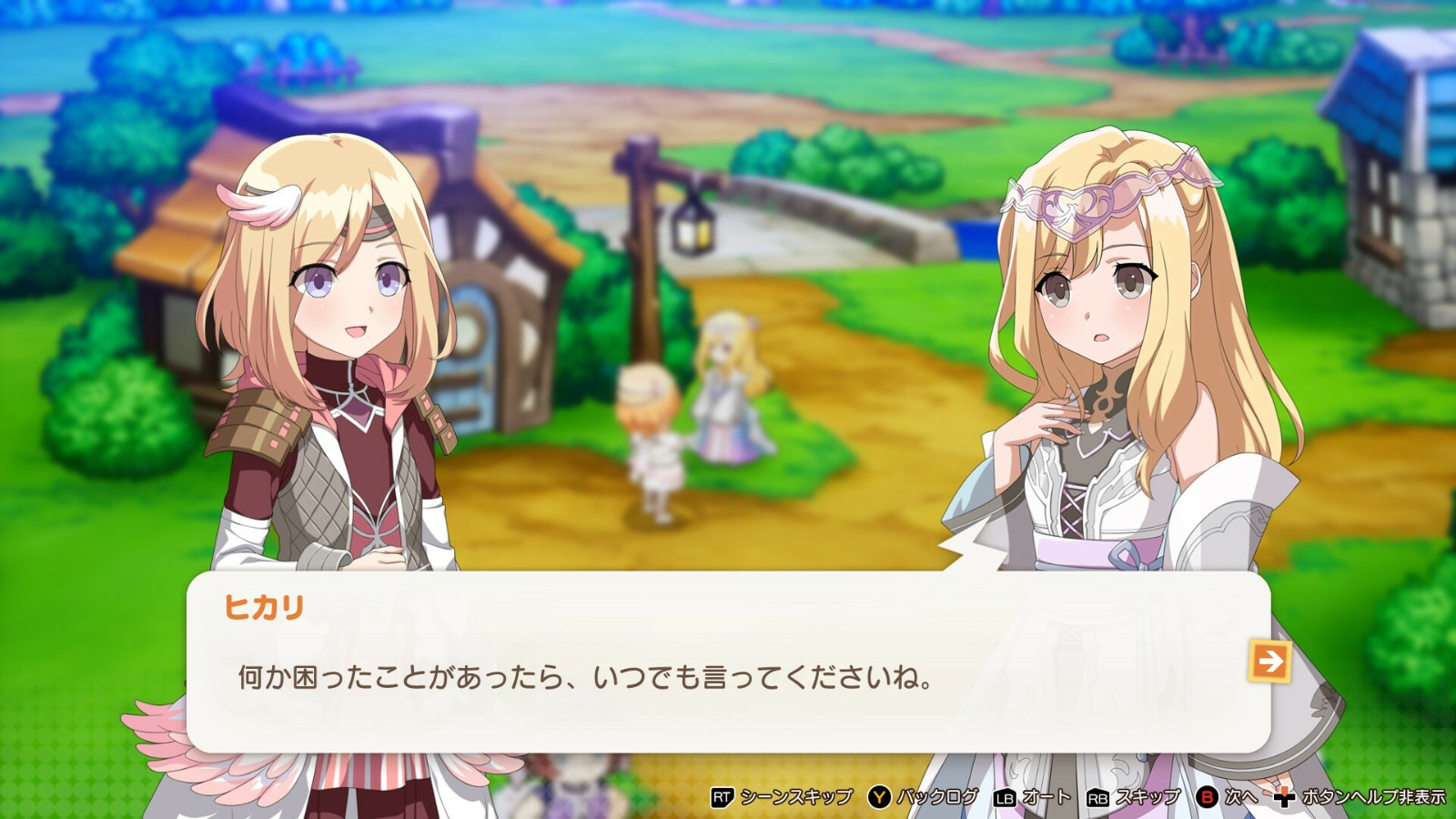Activate シーンスキップ to skip the scene
Viewport: 1456px width, 819px height.
click(796, 794)
